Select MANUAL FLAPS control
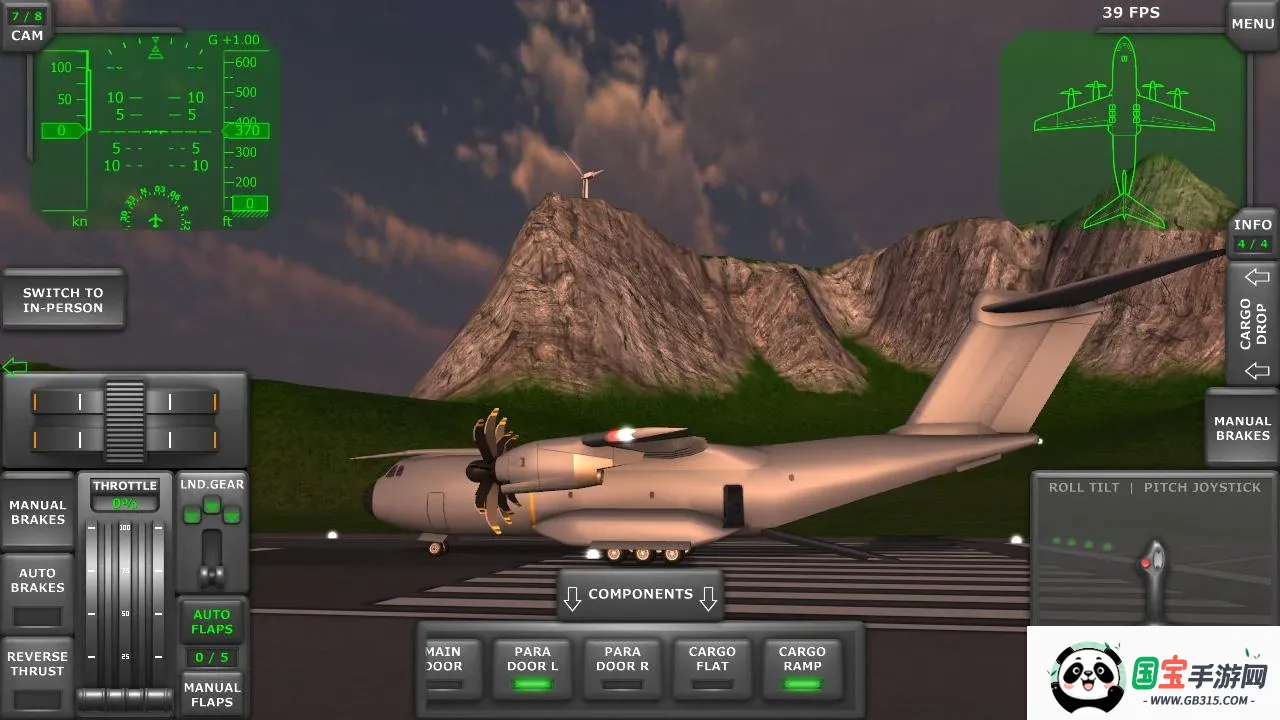 [x=212, y=694]
